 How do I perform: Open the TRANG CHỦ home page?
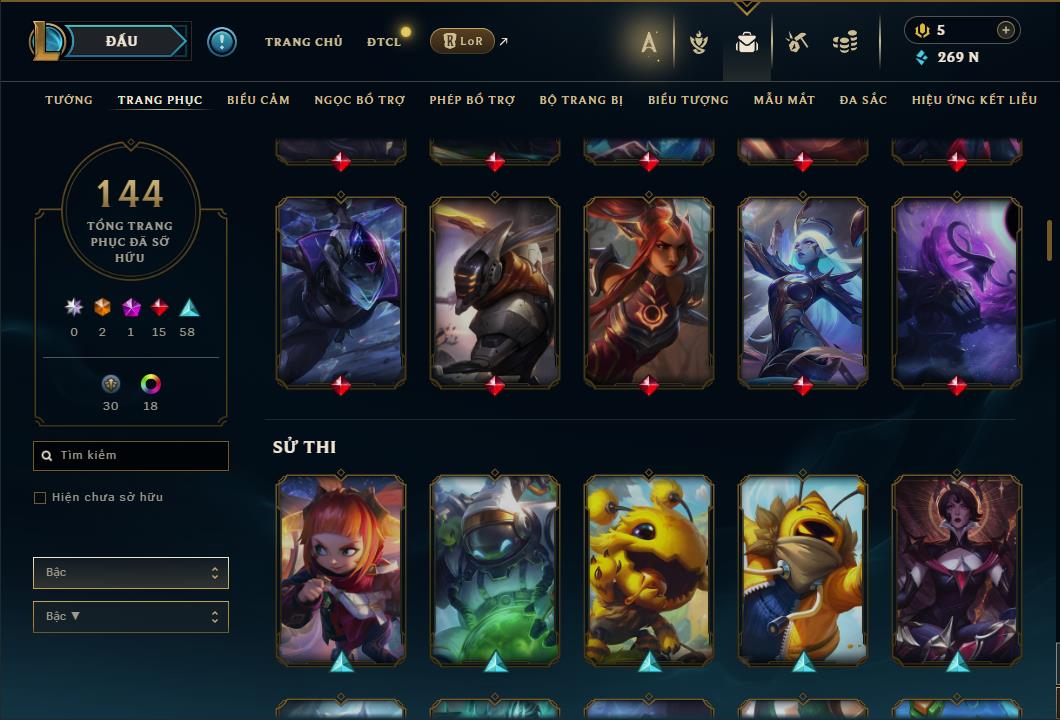[x=303, y=42]
